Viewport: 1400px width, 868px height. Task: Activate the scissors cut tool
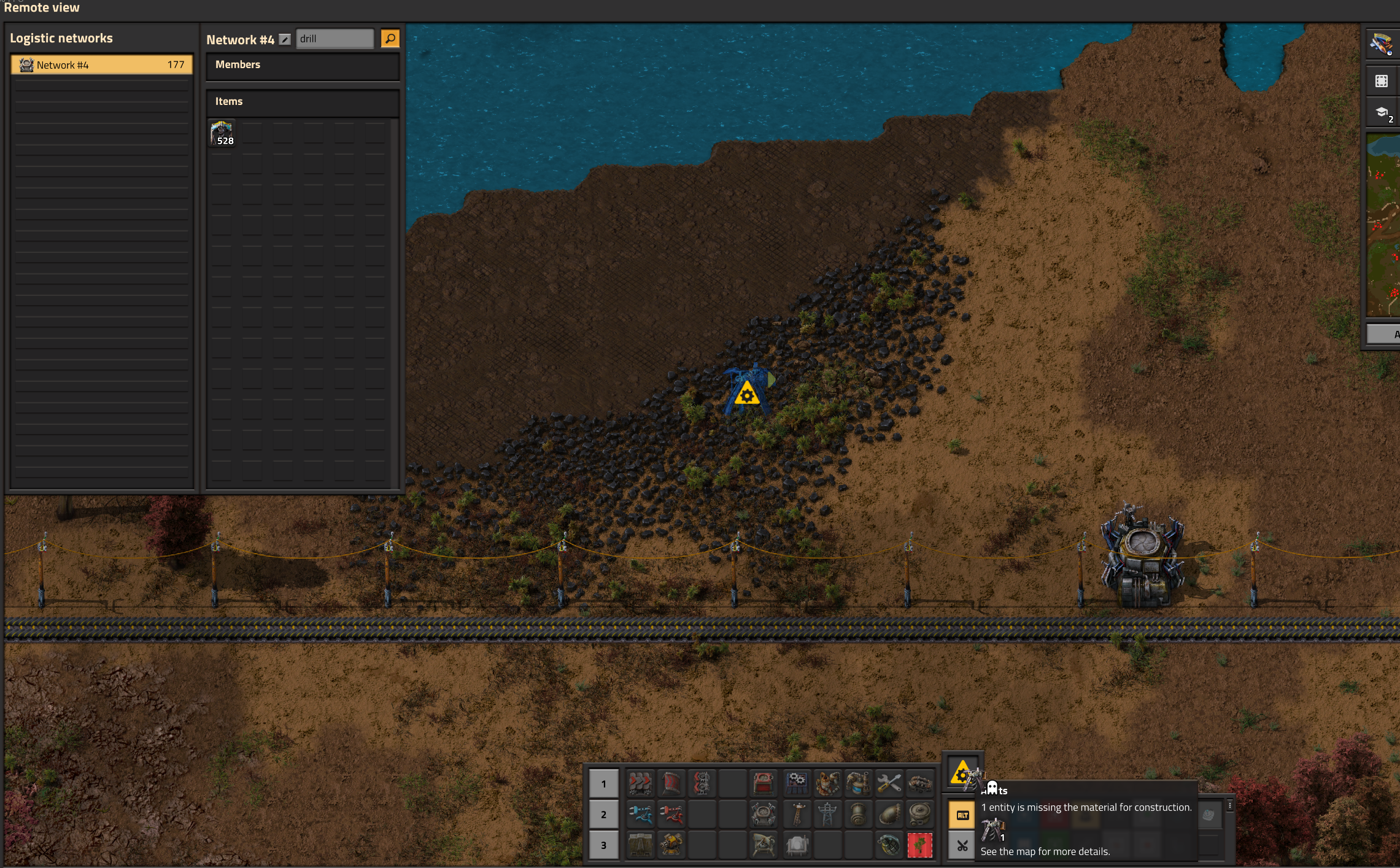[962, 846]
